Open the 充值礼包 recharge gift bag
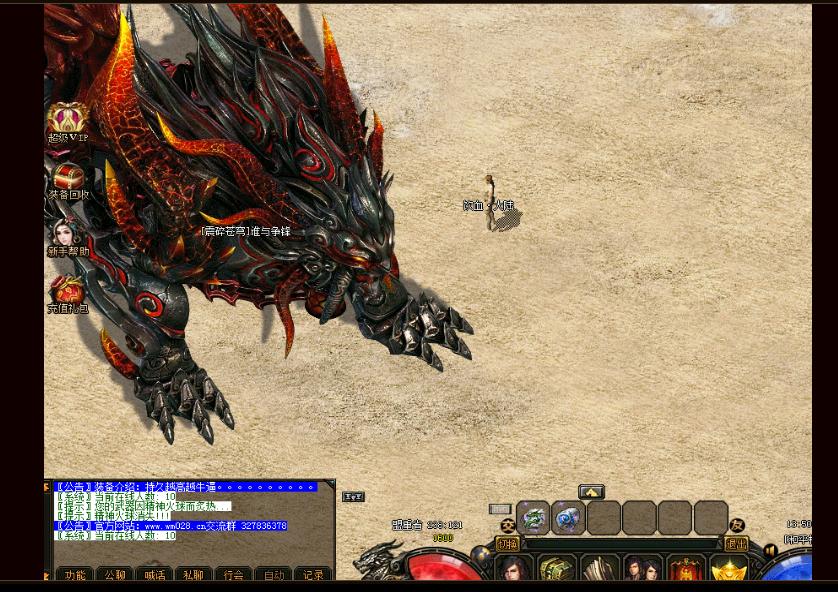The image size is (838, 592). click(68, 293)
